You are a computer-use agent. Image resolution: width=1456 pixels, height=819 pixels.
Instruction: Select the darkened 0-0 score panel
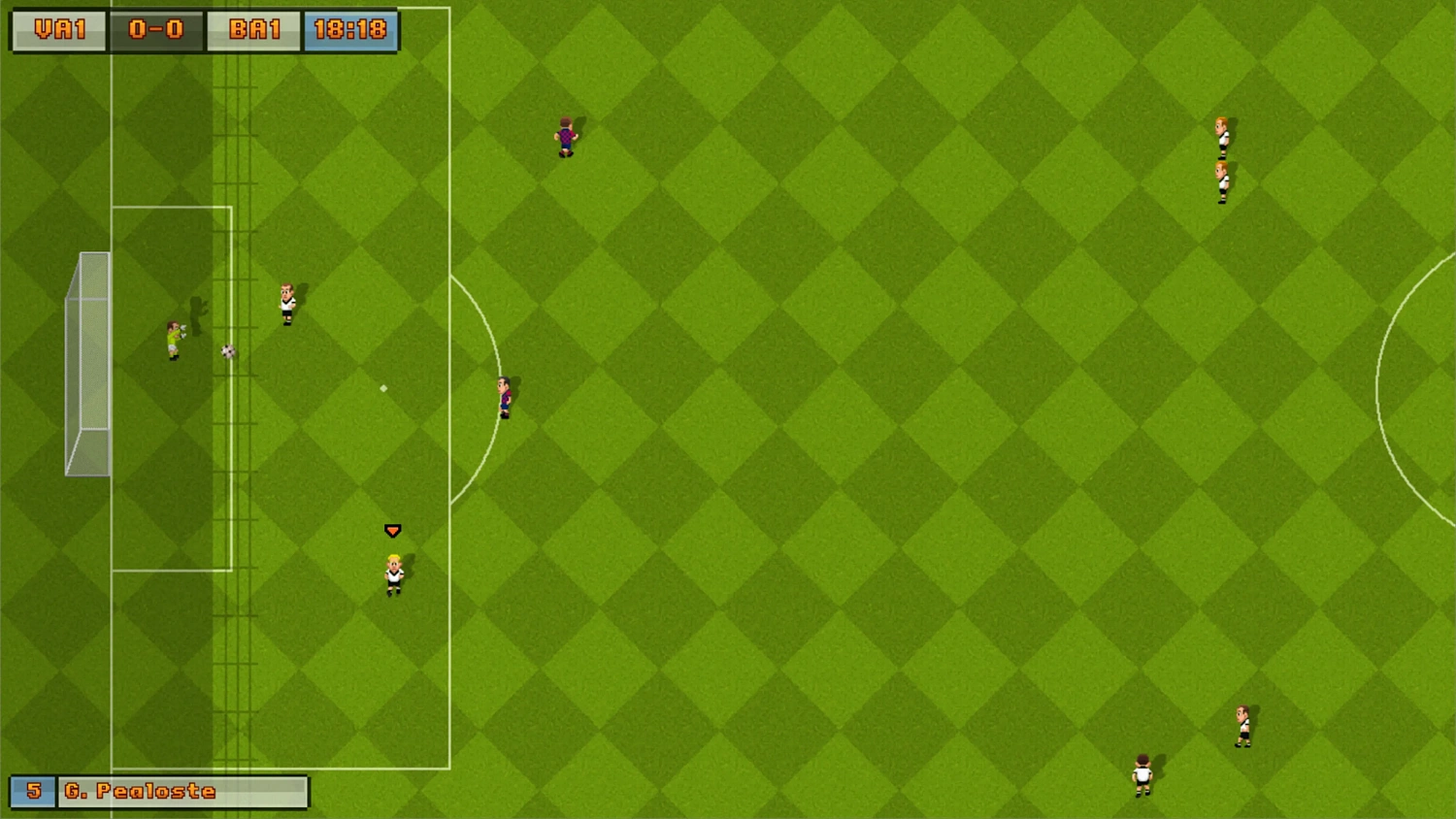[x=156, y=29]
